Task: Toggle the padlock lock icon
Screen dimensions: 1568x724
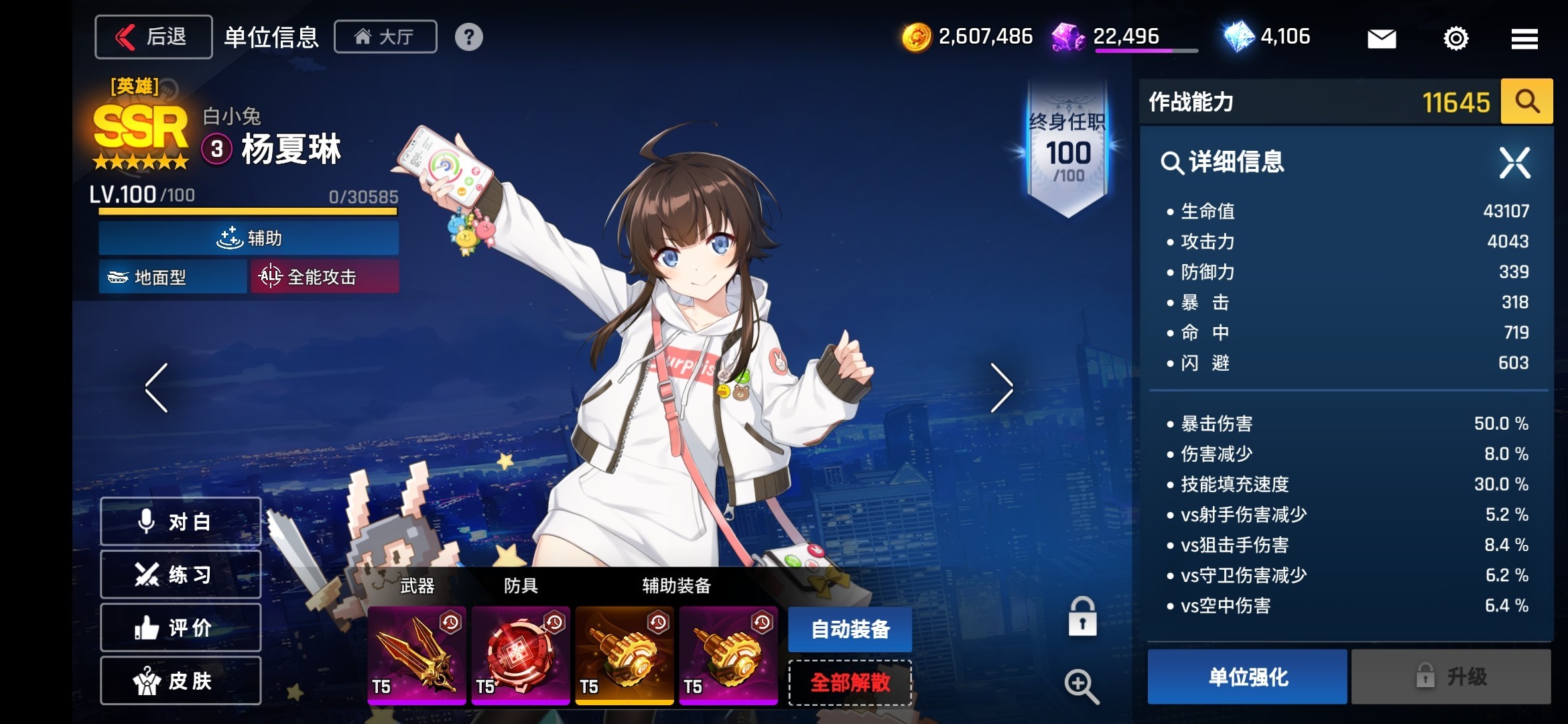Action: point(1082,617)
